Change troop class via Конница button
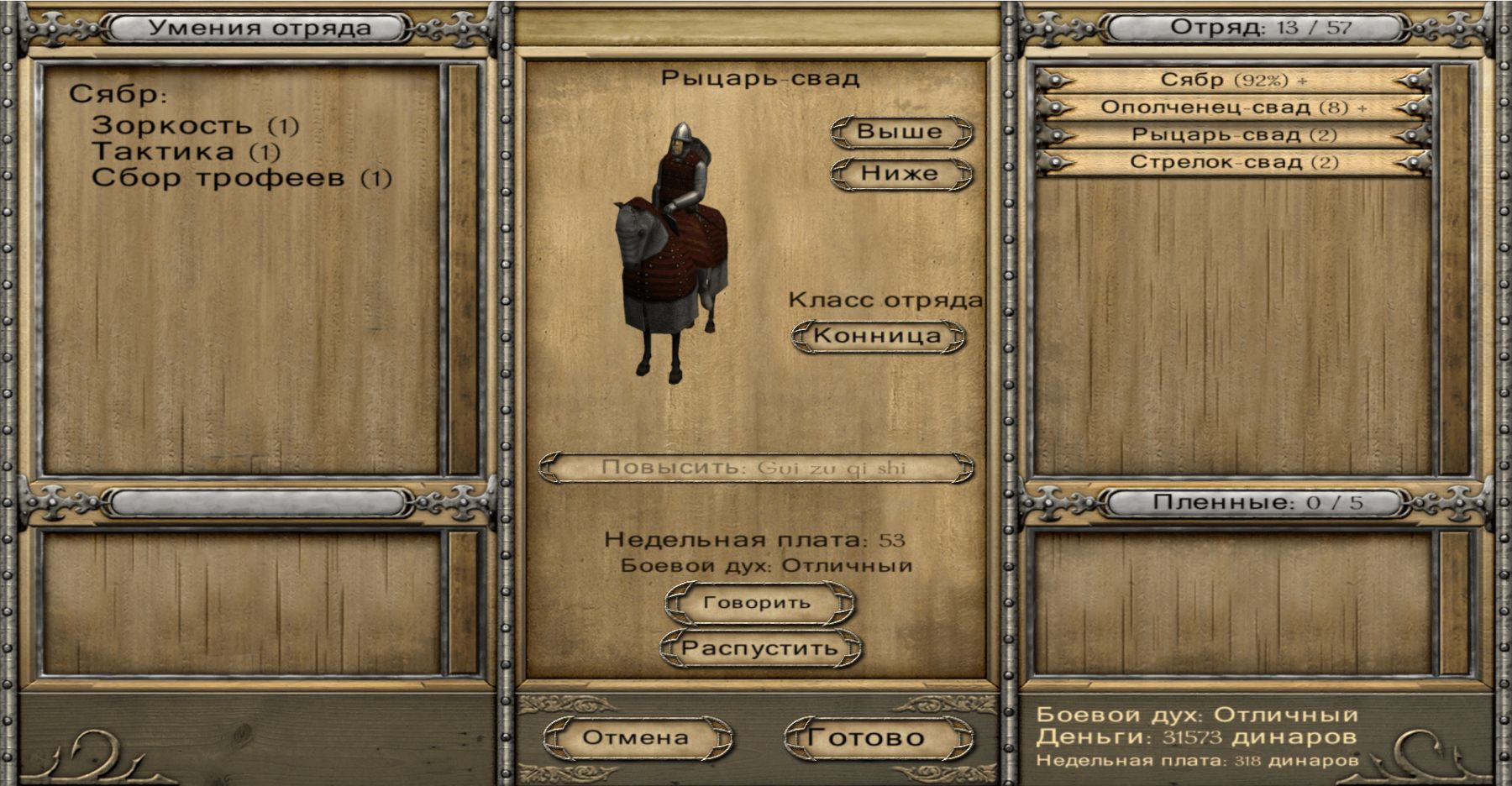 point(878,336)
